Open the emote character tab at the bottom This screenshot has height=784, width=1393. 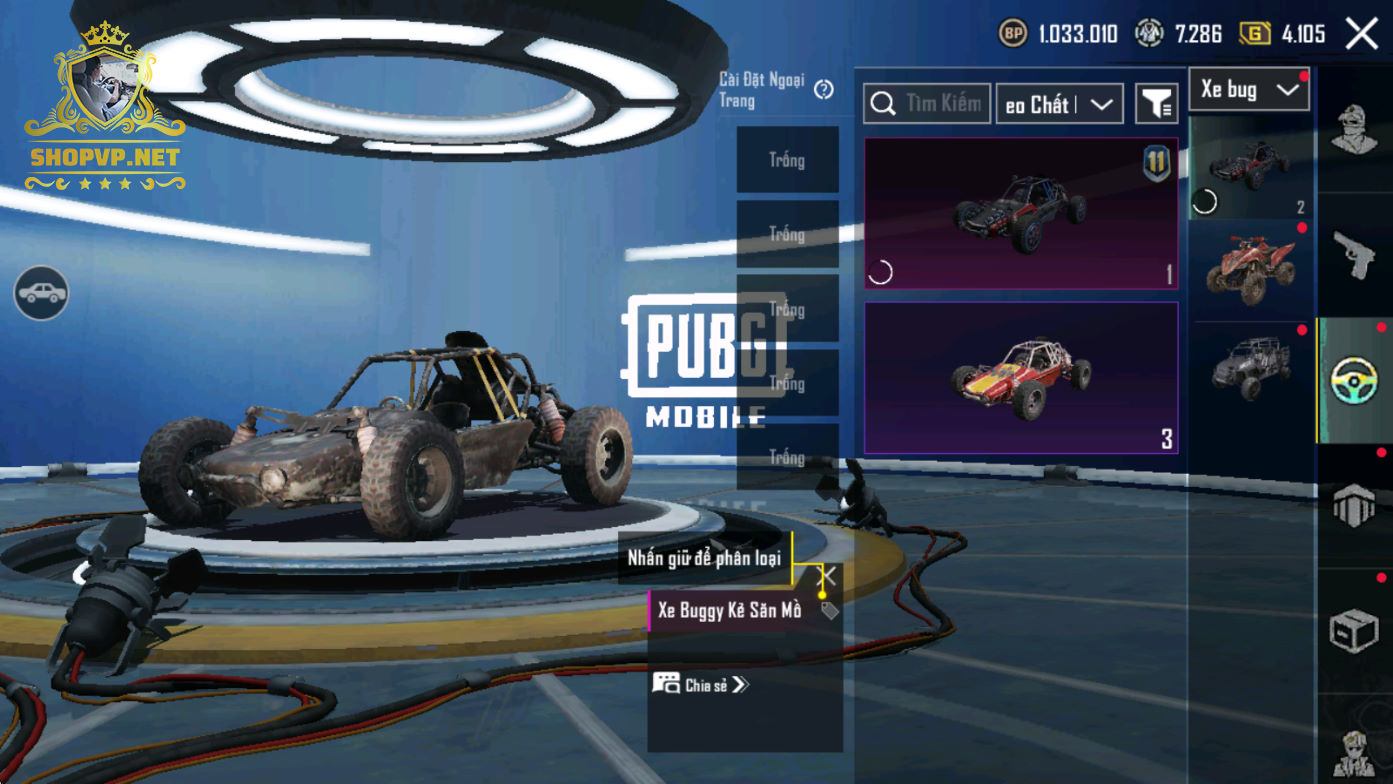click(1354, 752)
